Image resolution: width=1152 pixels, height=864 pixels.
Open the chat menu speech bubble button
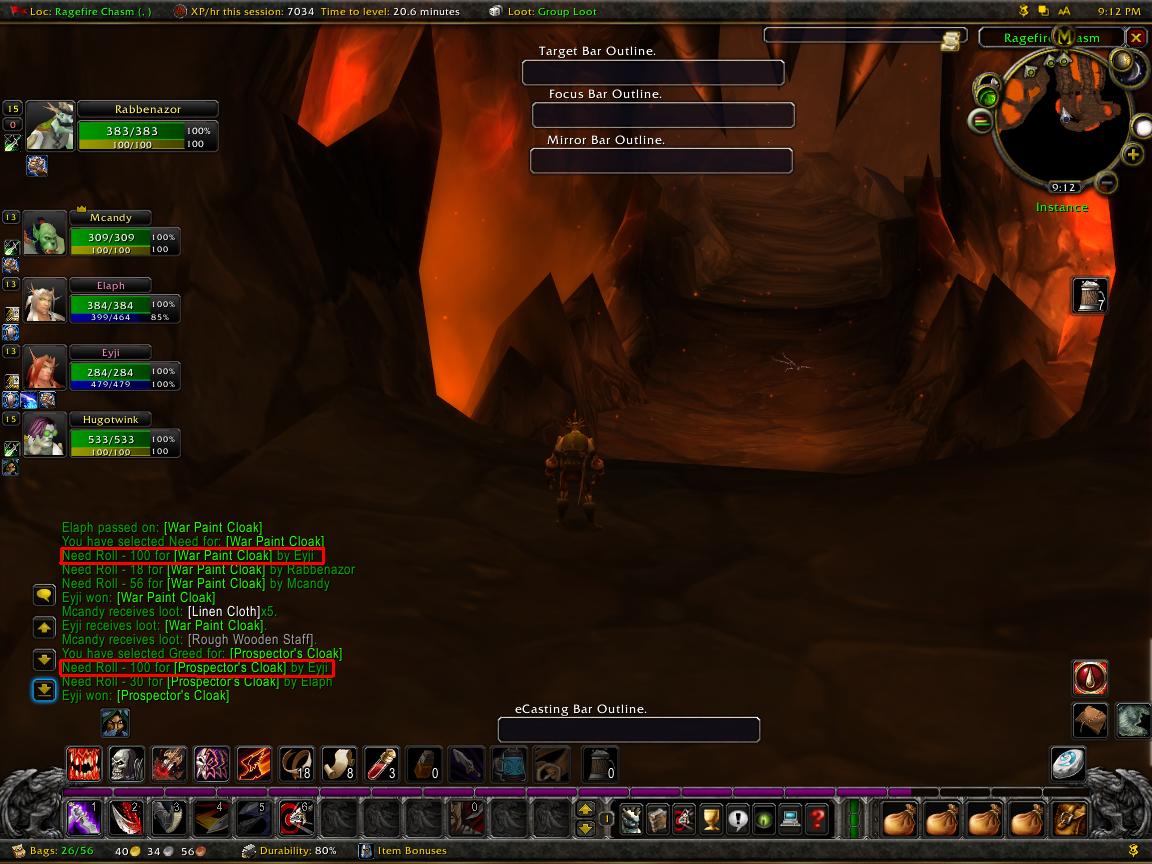[x=44, y=596]
